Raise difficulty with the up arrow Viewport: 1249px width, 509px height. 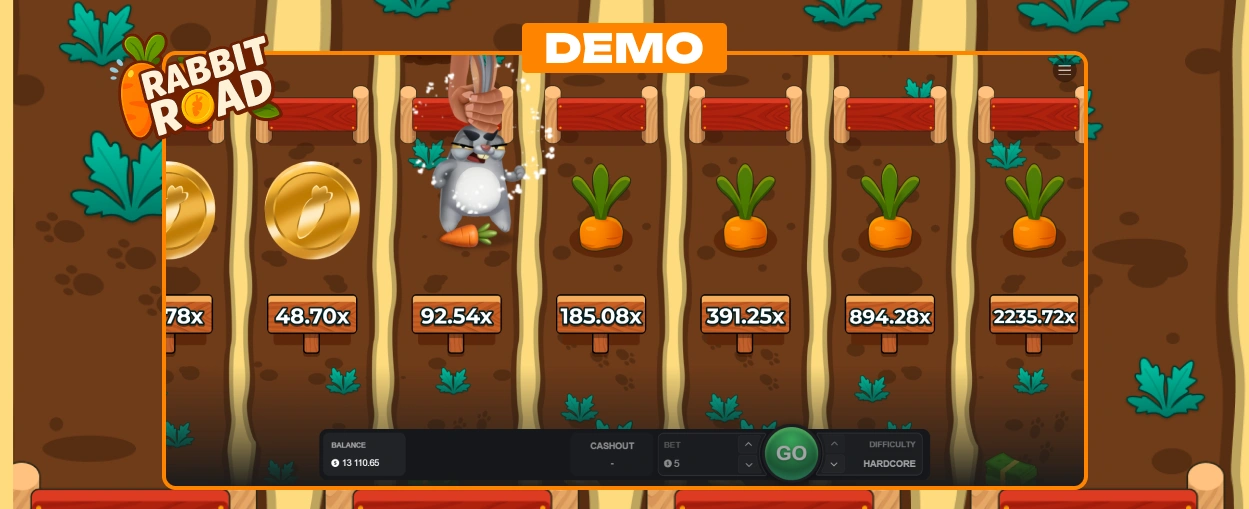coord(834,444)
